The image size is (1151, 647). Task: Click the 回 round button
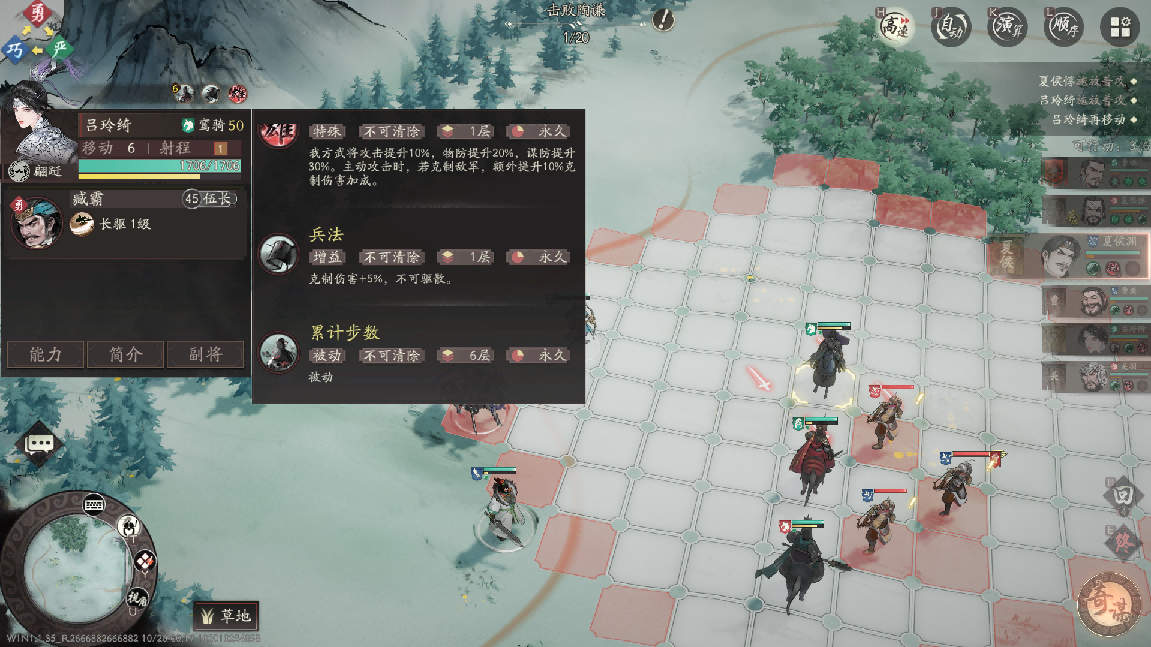pos(1122,495)
